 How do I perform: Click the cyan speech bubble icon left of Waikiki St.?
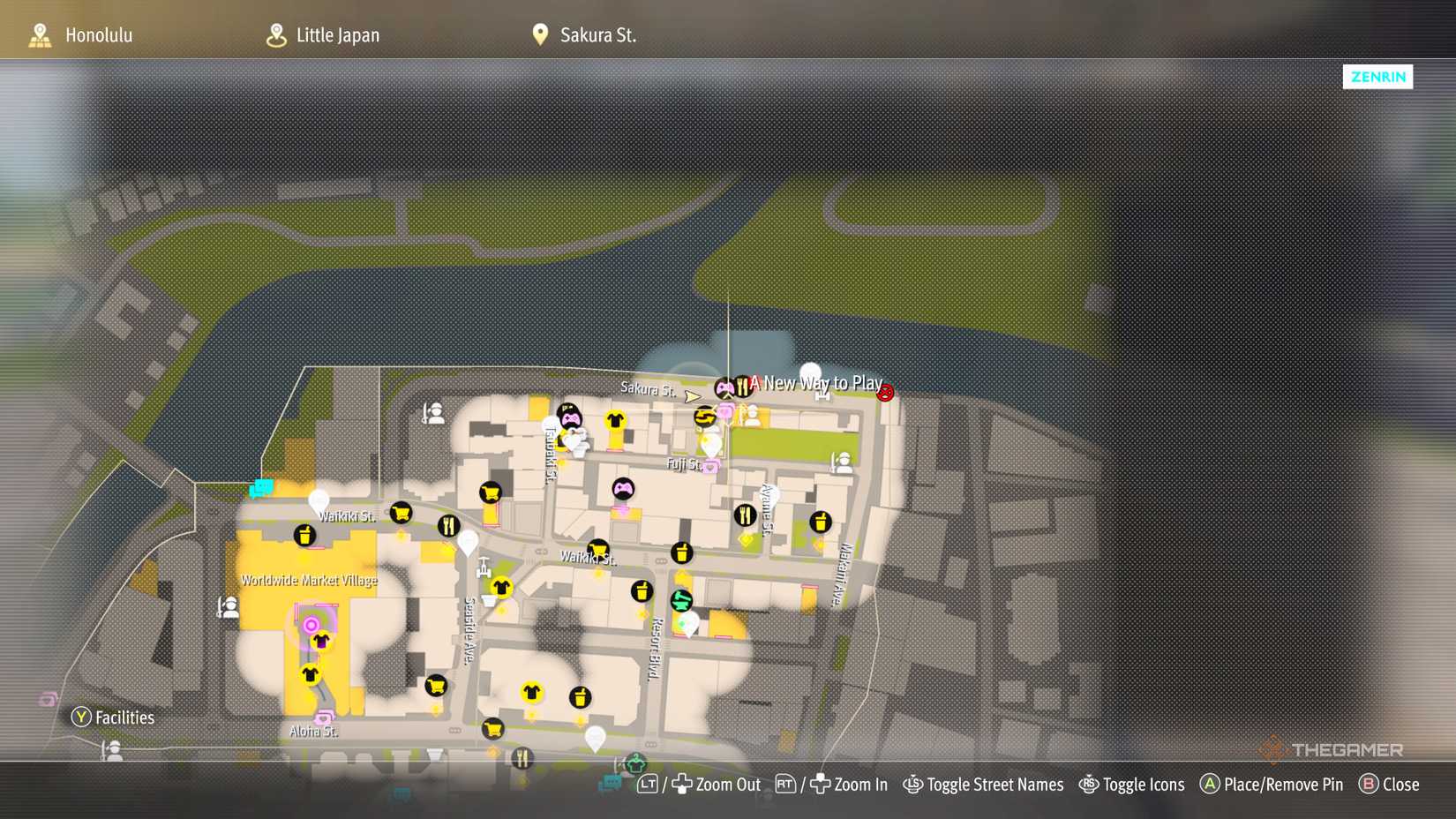point(263,487)
